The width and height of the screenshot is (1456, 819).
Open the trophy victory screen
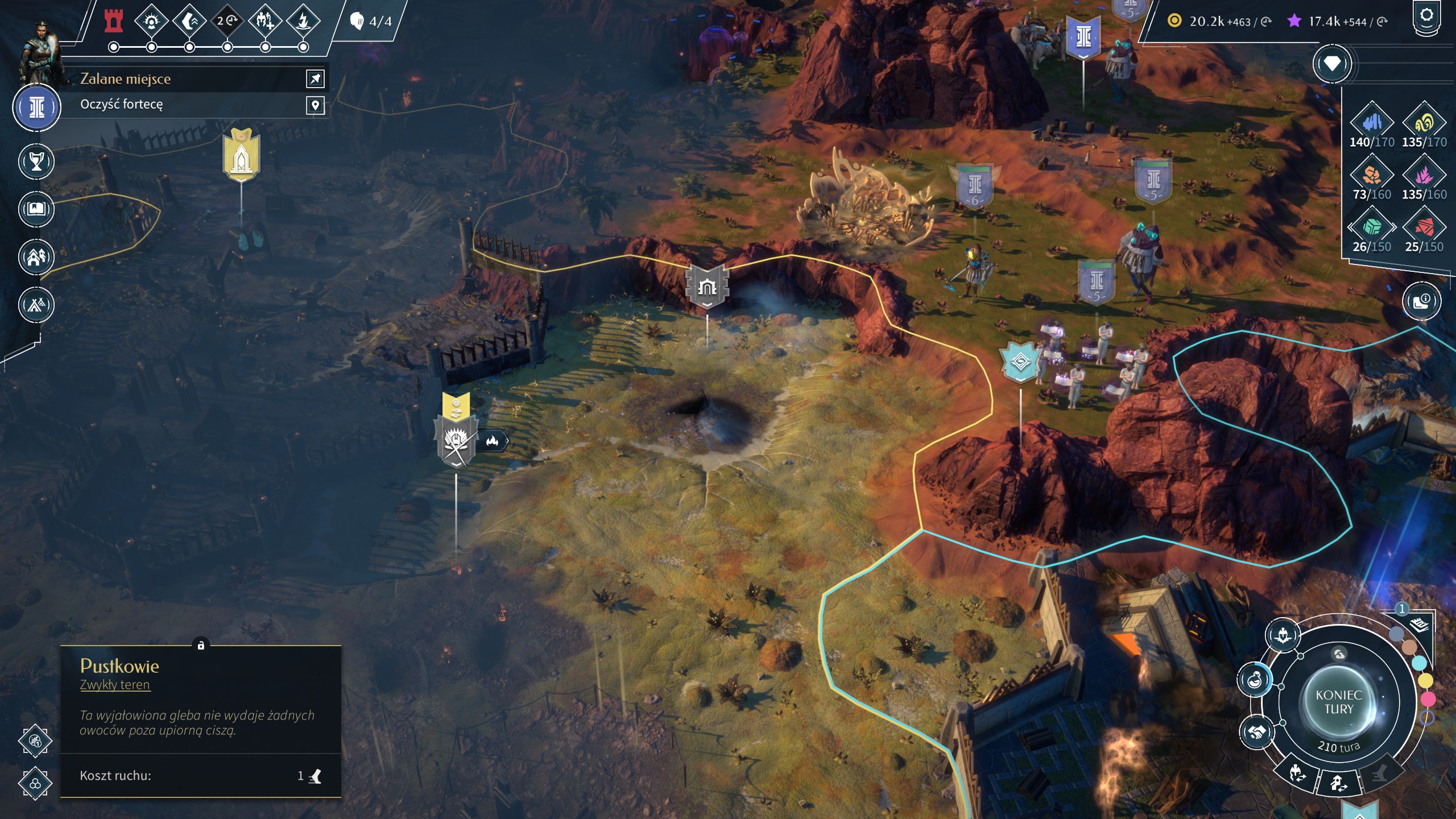(36, 162)
